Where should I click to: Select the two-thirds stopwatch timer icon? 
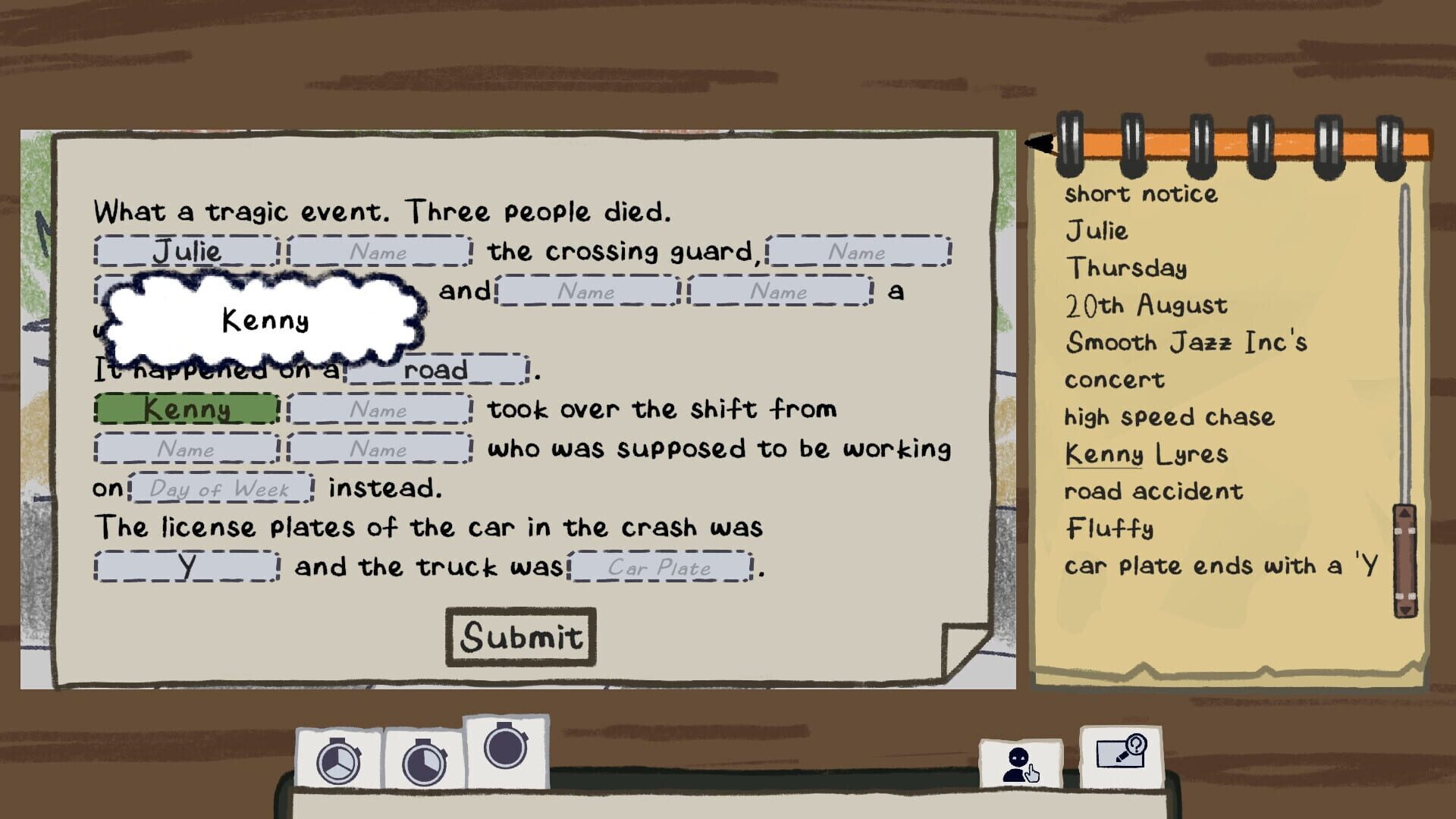422,764
